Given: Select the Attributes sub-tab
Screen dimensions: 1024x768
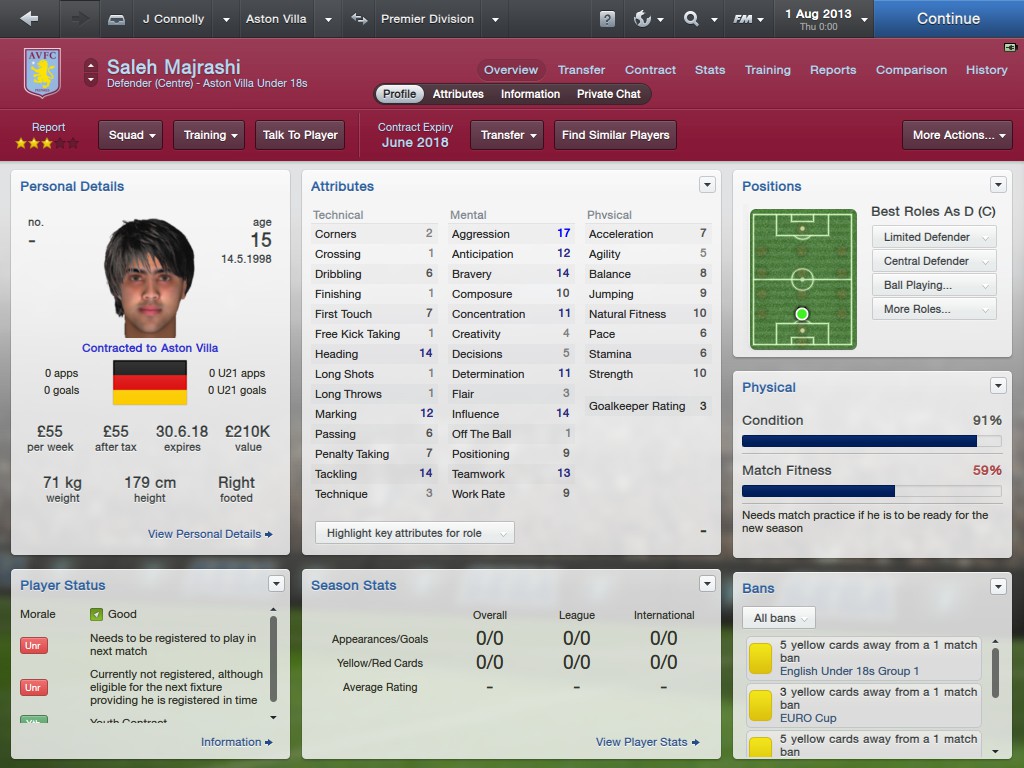Looking at the screenshot, I should [x=458, y=94].
